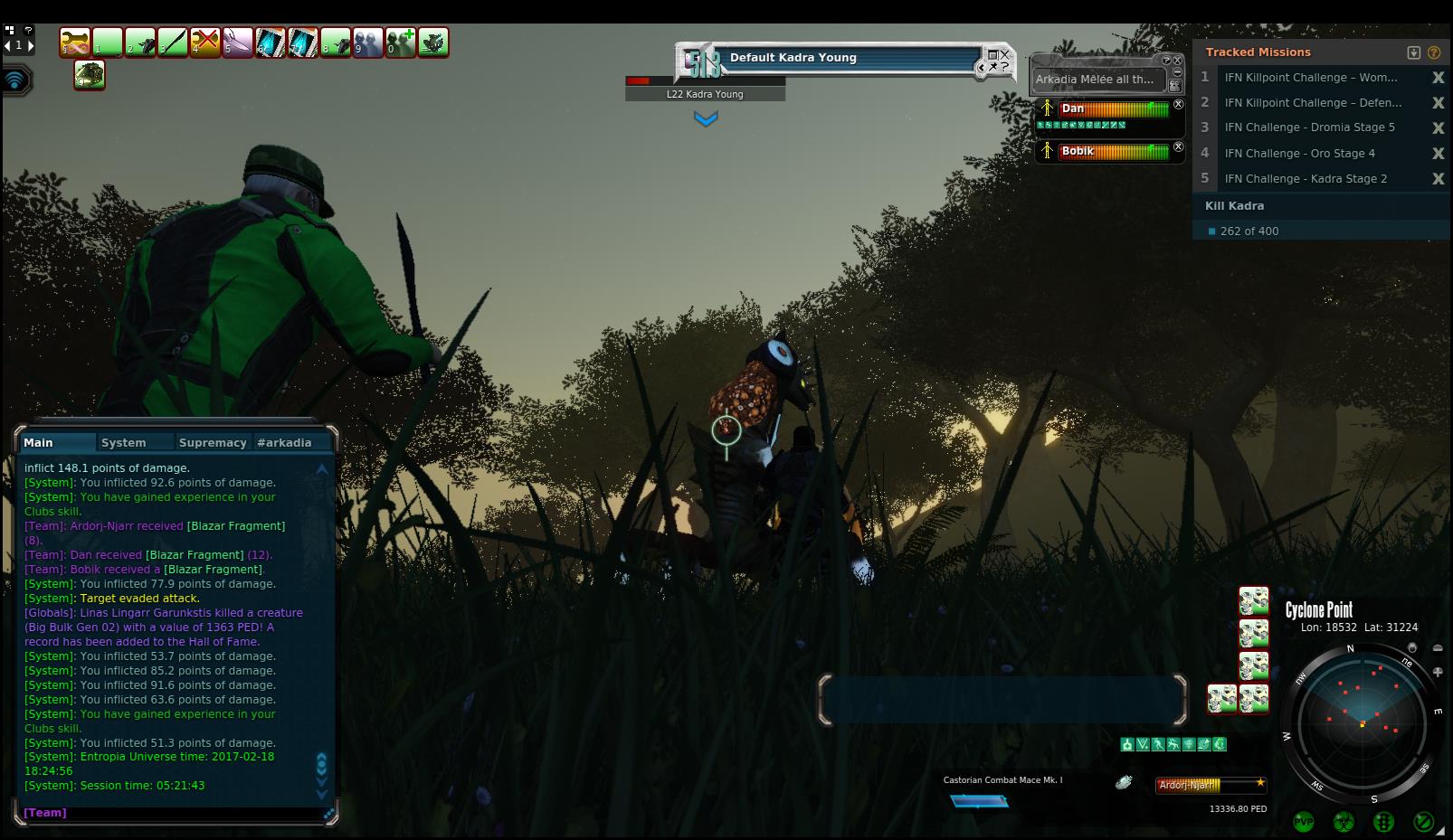Screen dimensions: 1453x840
Task: Select the dagger icon in slot 5
Action: coord(238,42)
